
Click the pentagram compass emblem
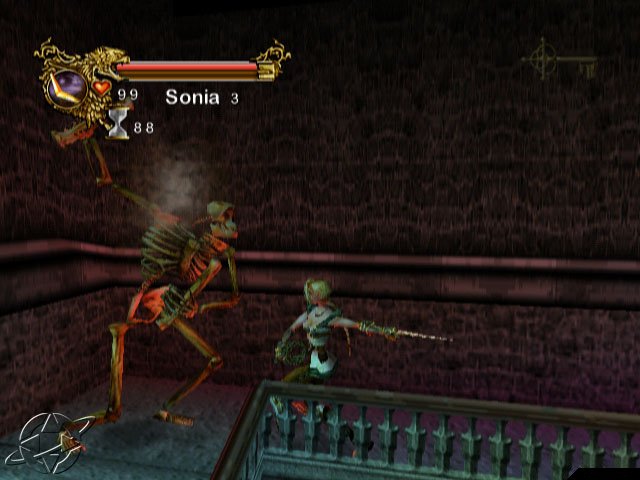click(x=43, y=443)
